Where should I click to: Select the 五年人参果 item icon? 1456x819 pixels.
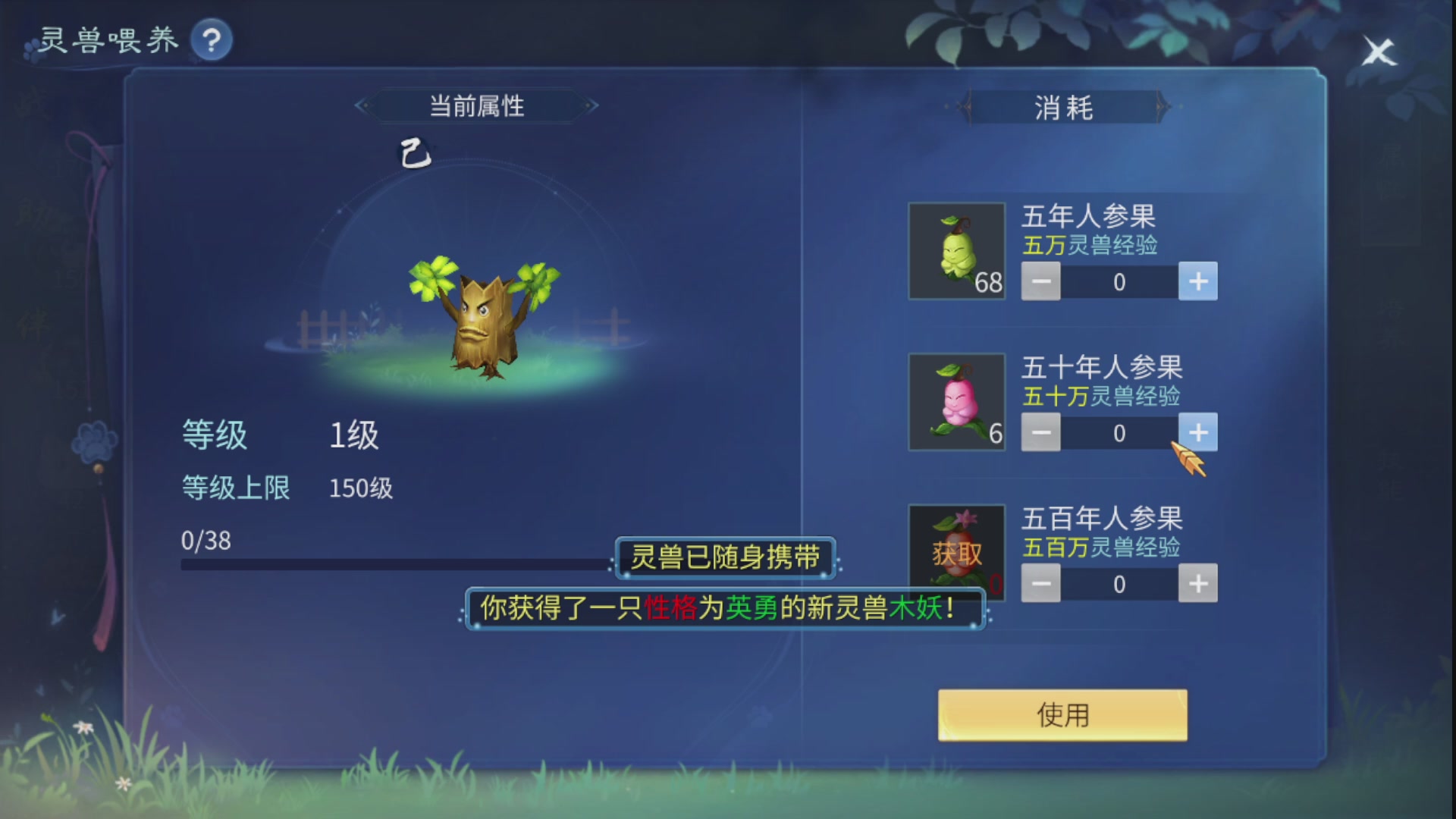pos(956,250)
